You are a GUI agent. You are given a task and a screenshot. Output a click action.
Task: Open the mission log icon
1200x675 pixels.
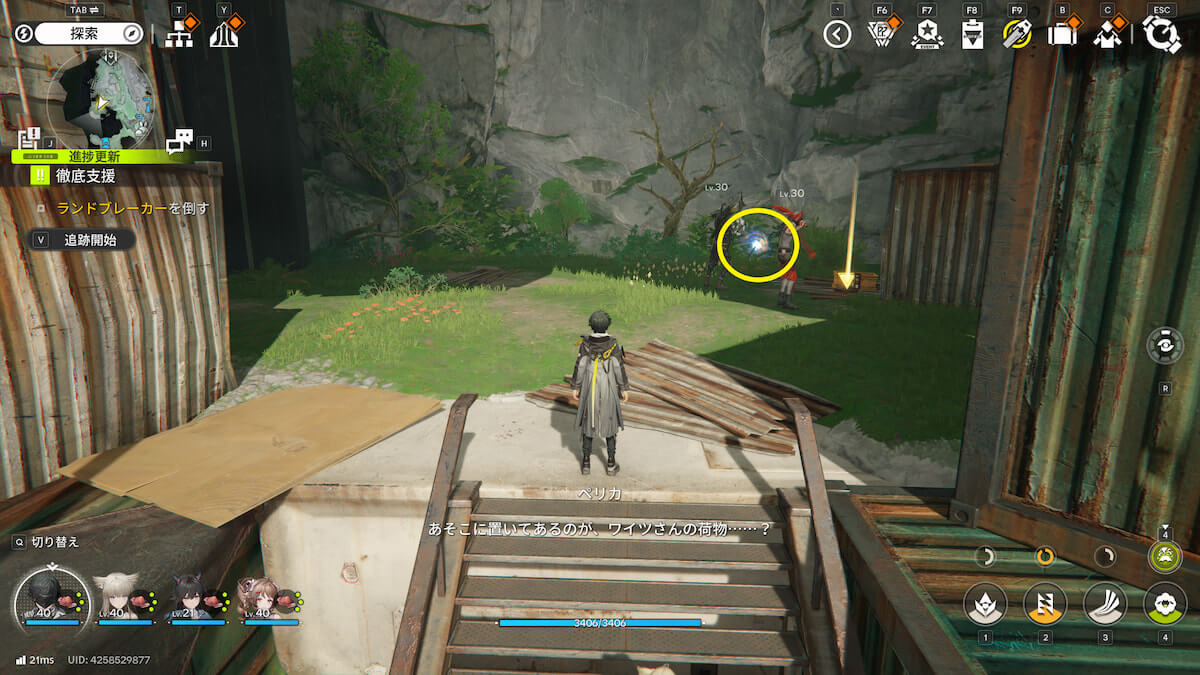pyautogui.click(x=29, y=138)
